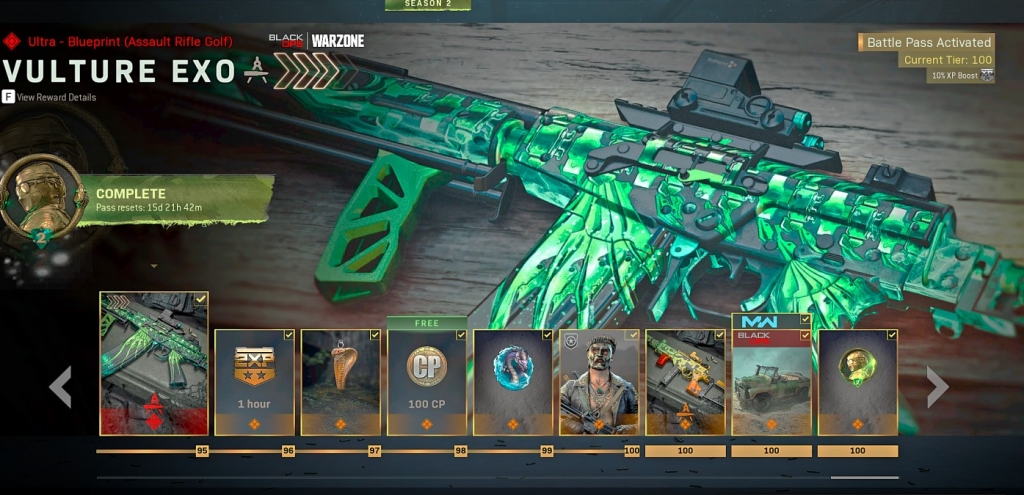Open the operator portrait pass progress badge
This screenshot has height=495, width=1024.
click(43, 196)
